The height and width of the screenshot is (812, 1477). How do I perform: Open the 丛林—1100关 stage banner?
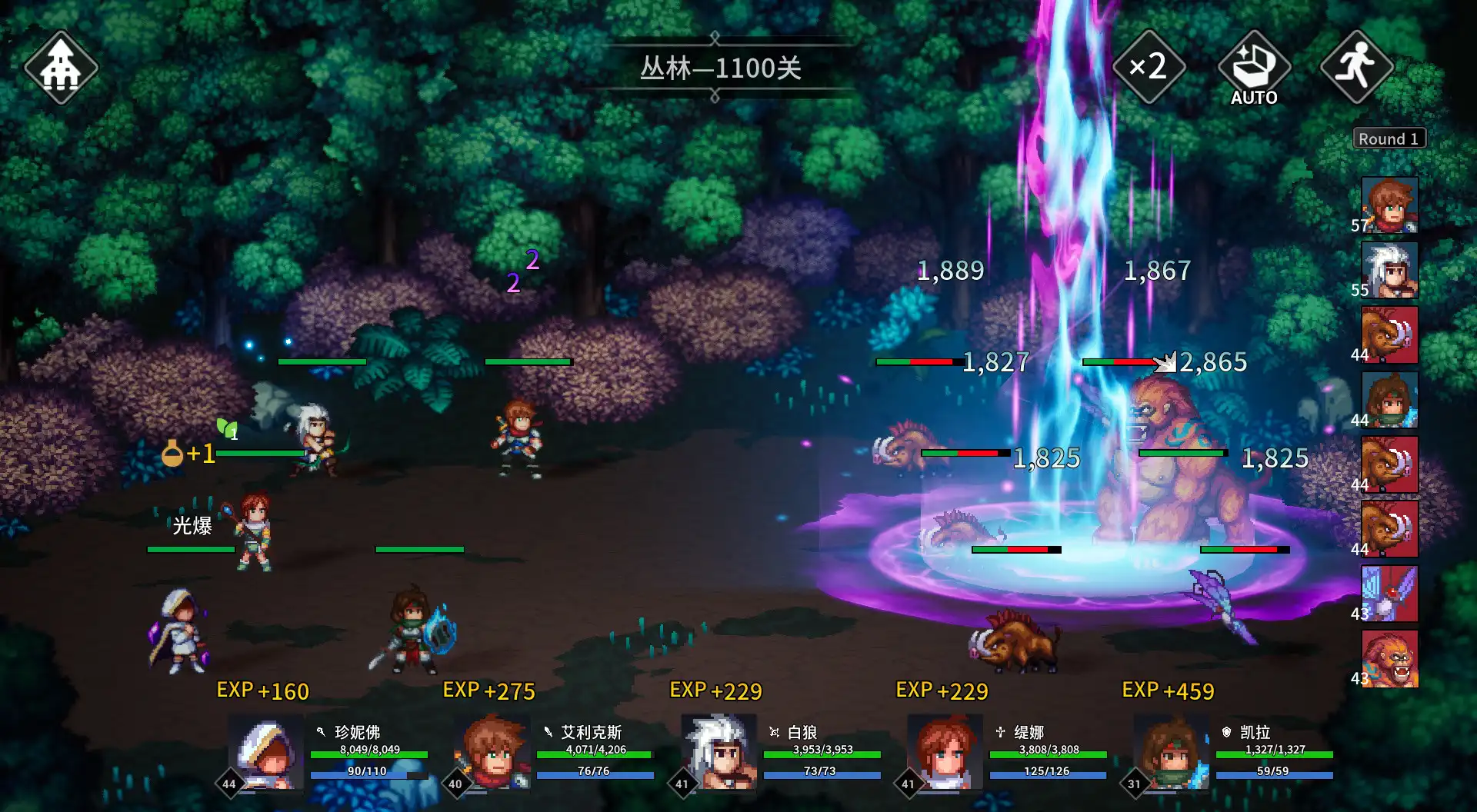(x=719, y=69)
